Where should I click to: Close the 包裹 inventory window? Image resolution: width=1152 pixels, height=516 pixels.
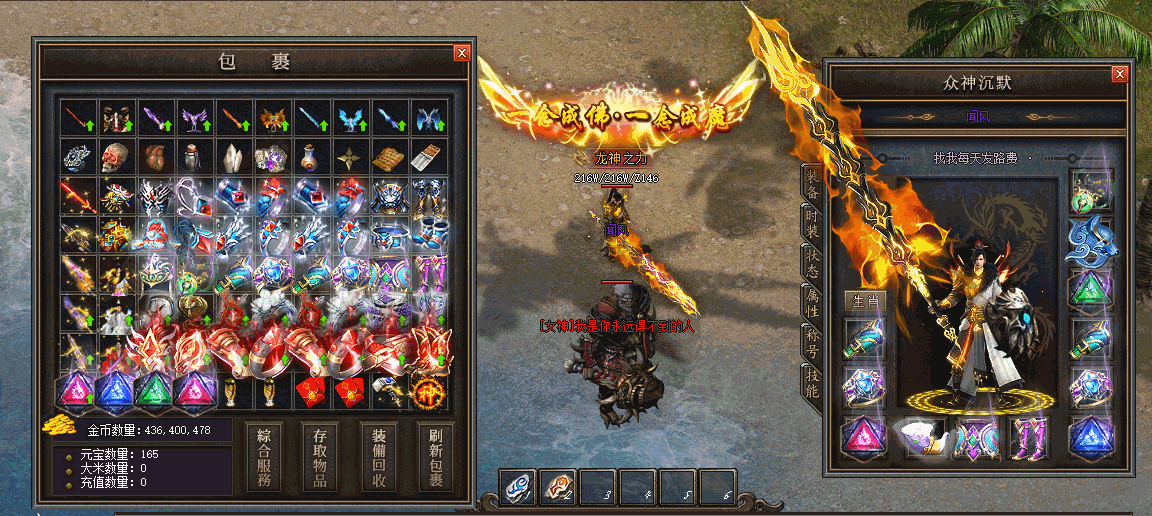(x=461, y=53)
